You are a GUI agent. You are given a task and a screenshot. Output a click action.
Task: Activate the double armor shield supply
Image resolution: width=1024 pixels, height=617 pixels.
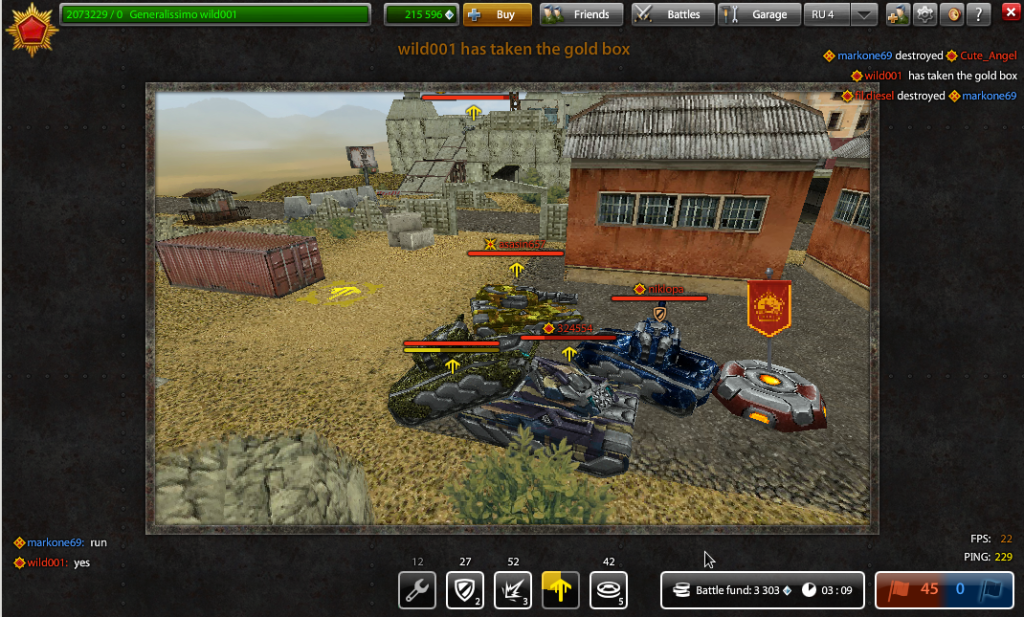465,589
